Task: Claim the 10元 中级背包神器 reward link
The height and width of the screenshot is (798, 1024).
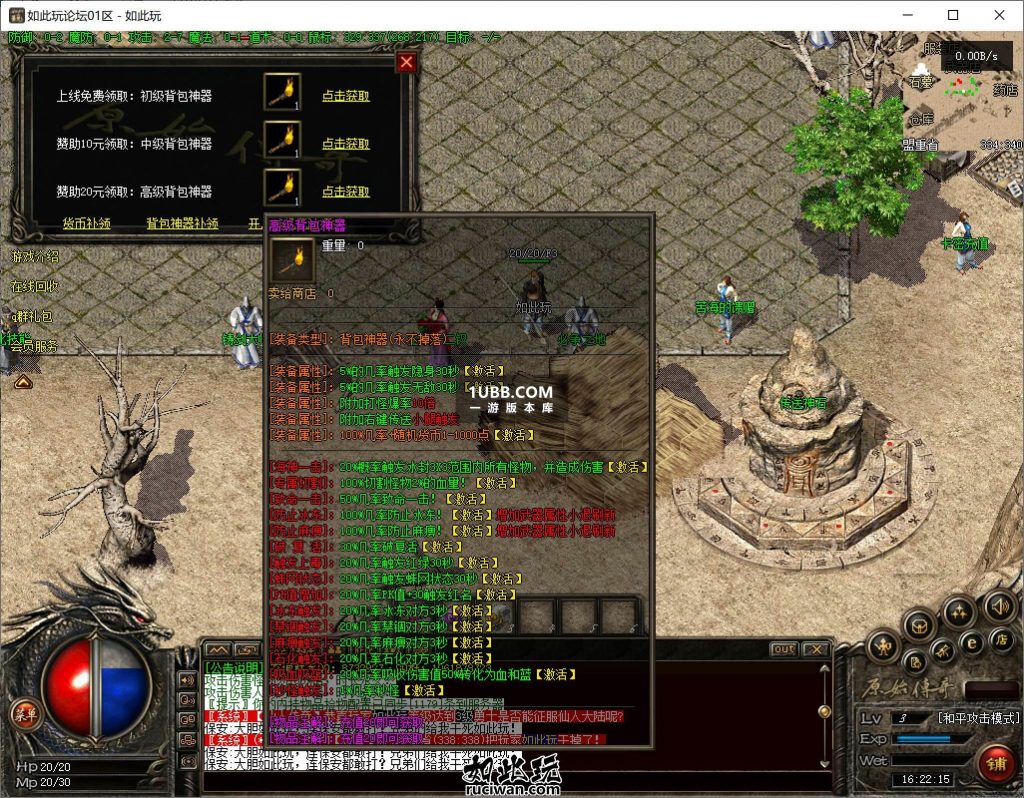Action: [x=345, y=143]
